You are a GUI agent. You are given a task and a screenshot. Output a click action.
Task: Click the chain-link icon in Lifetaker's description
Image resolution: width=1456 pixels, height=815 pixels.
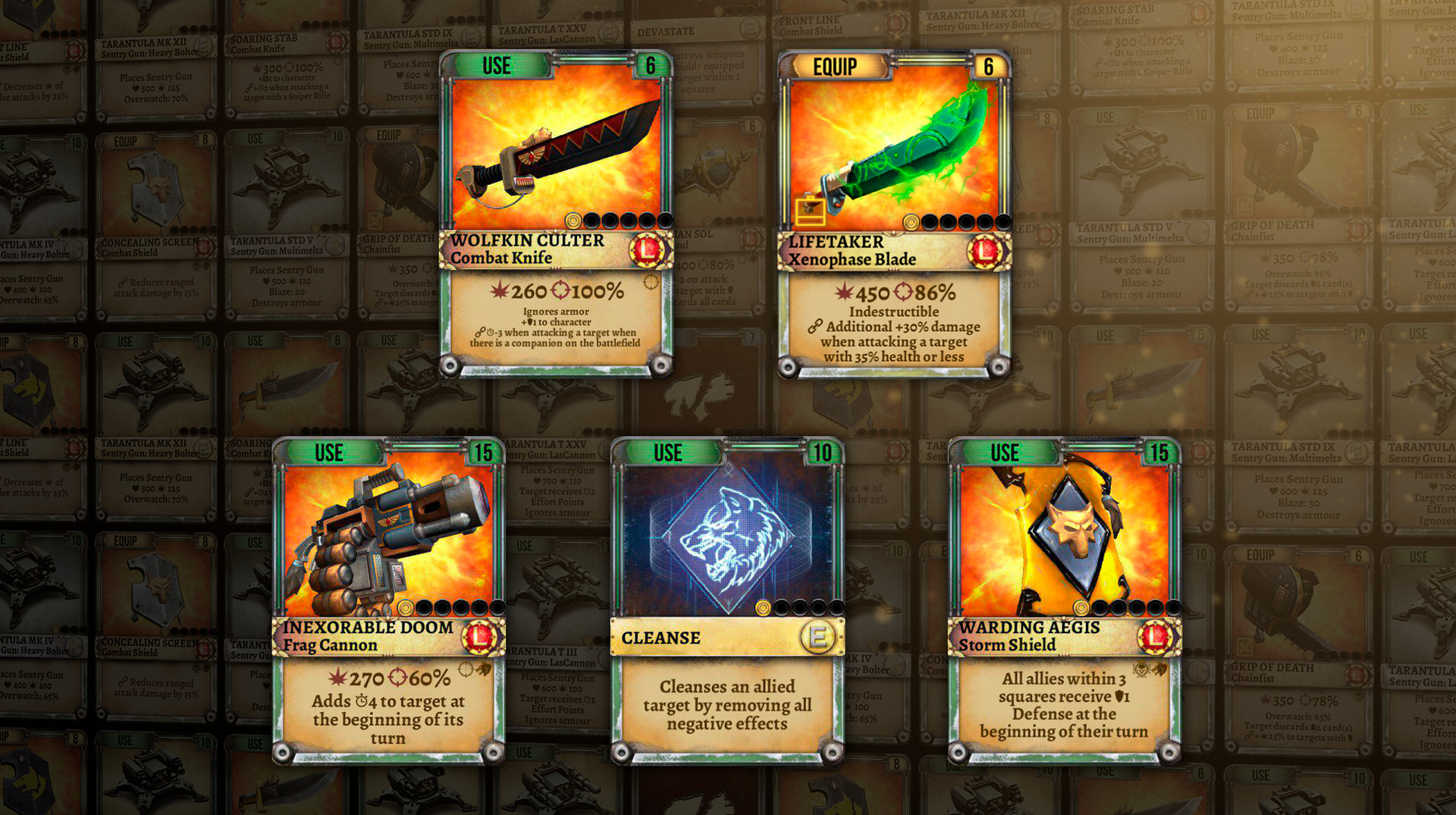[816, 328]
